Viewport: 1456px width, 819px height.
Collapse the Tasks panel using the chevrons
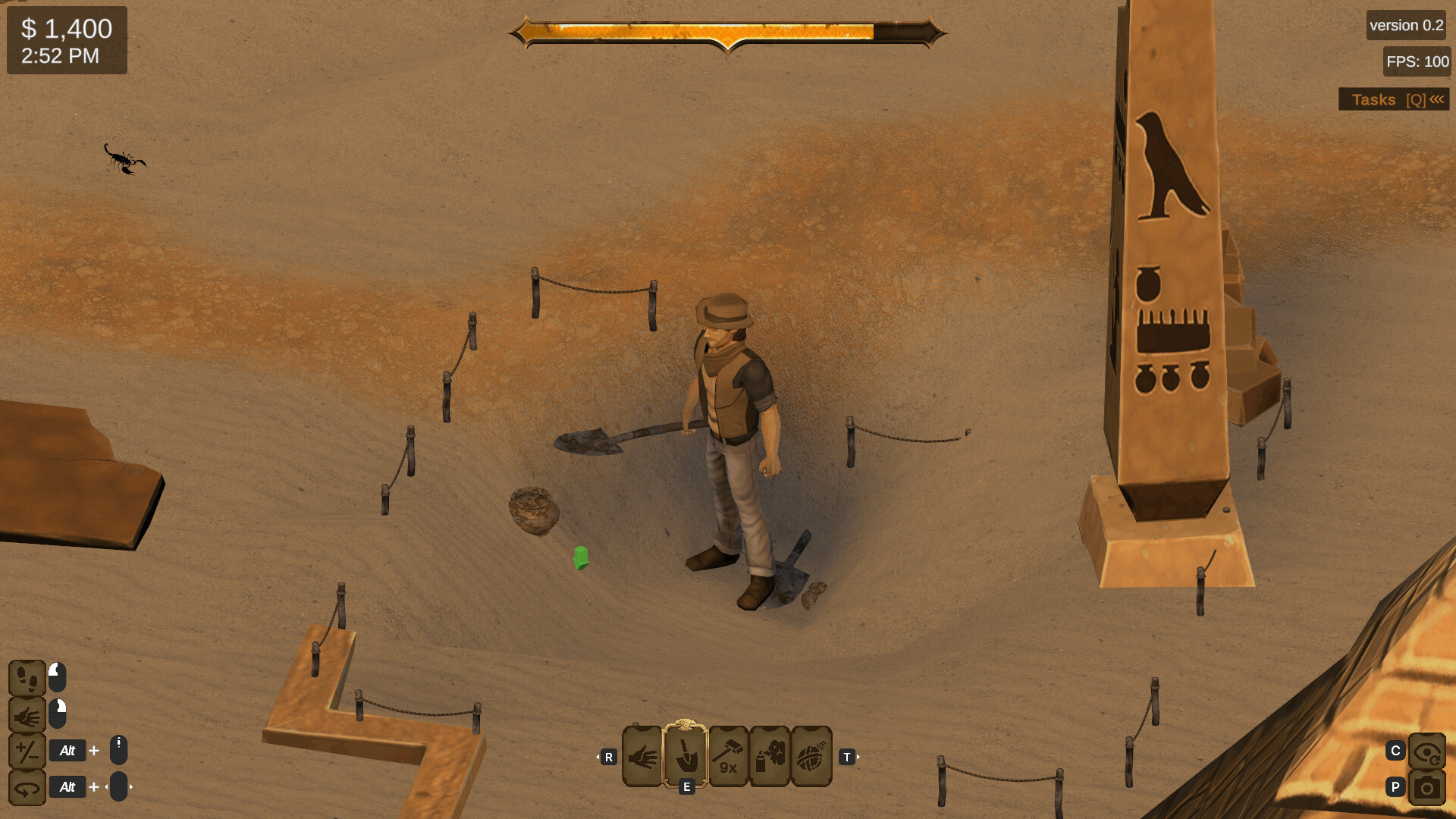coord(1437,99)
